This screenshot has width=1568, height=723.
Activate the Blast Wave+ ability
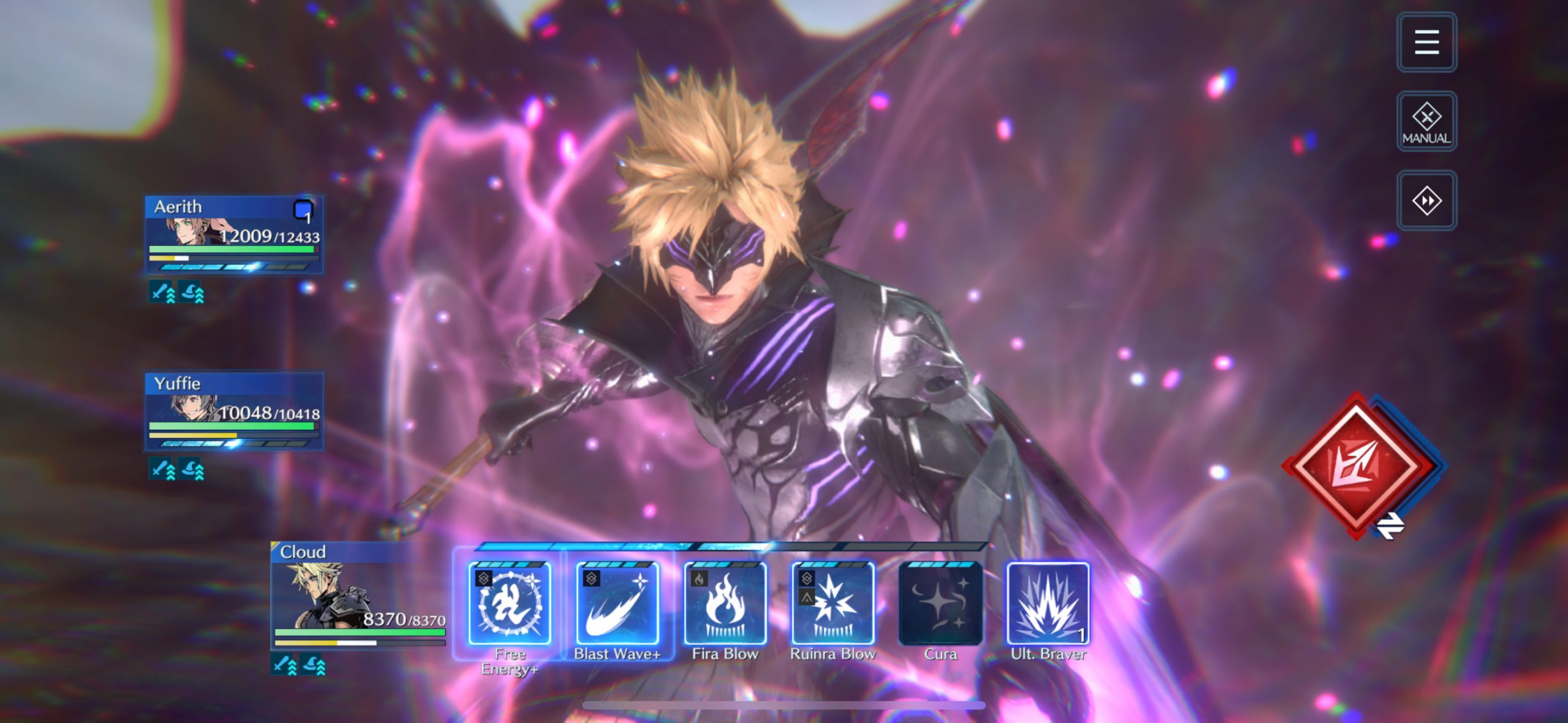(x=617, y=604)
